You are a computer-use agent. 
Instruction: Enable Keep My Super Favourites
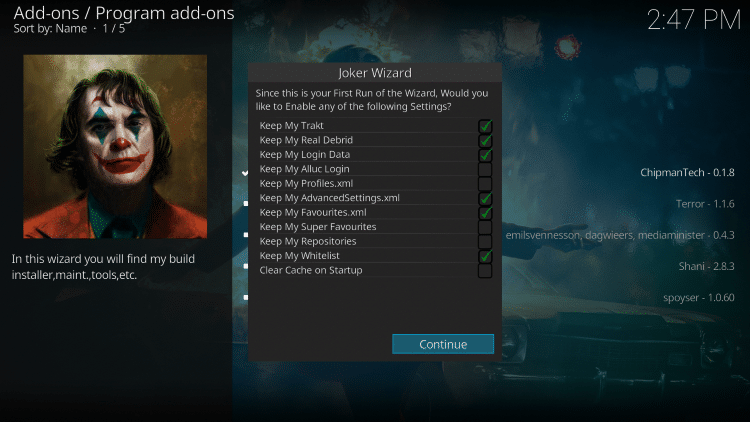tap(485, 227)
